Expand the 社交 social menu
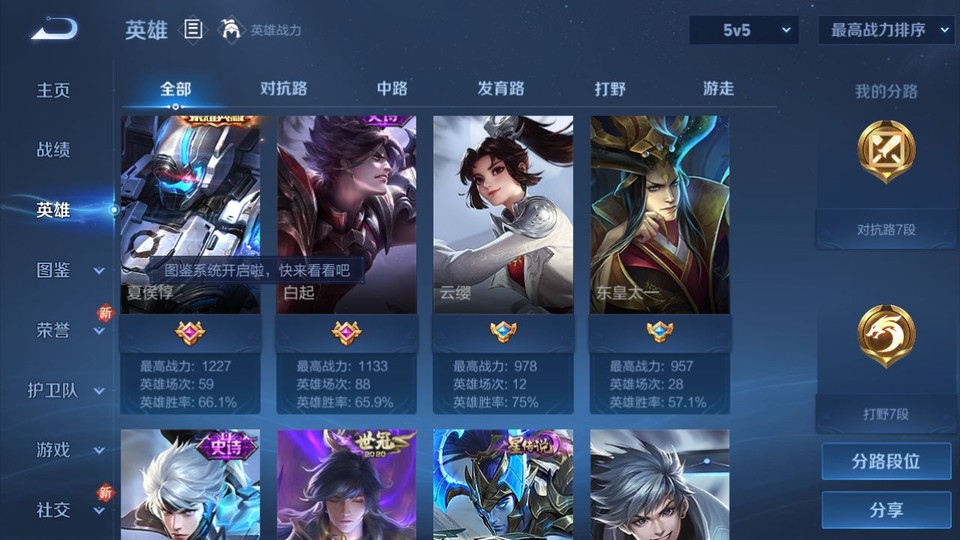 (x=68, y=510)
